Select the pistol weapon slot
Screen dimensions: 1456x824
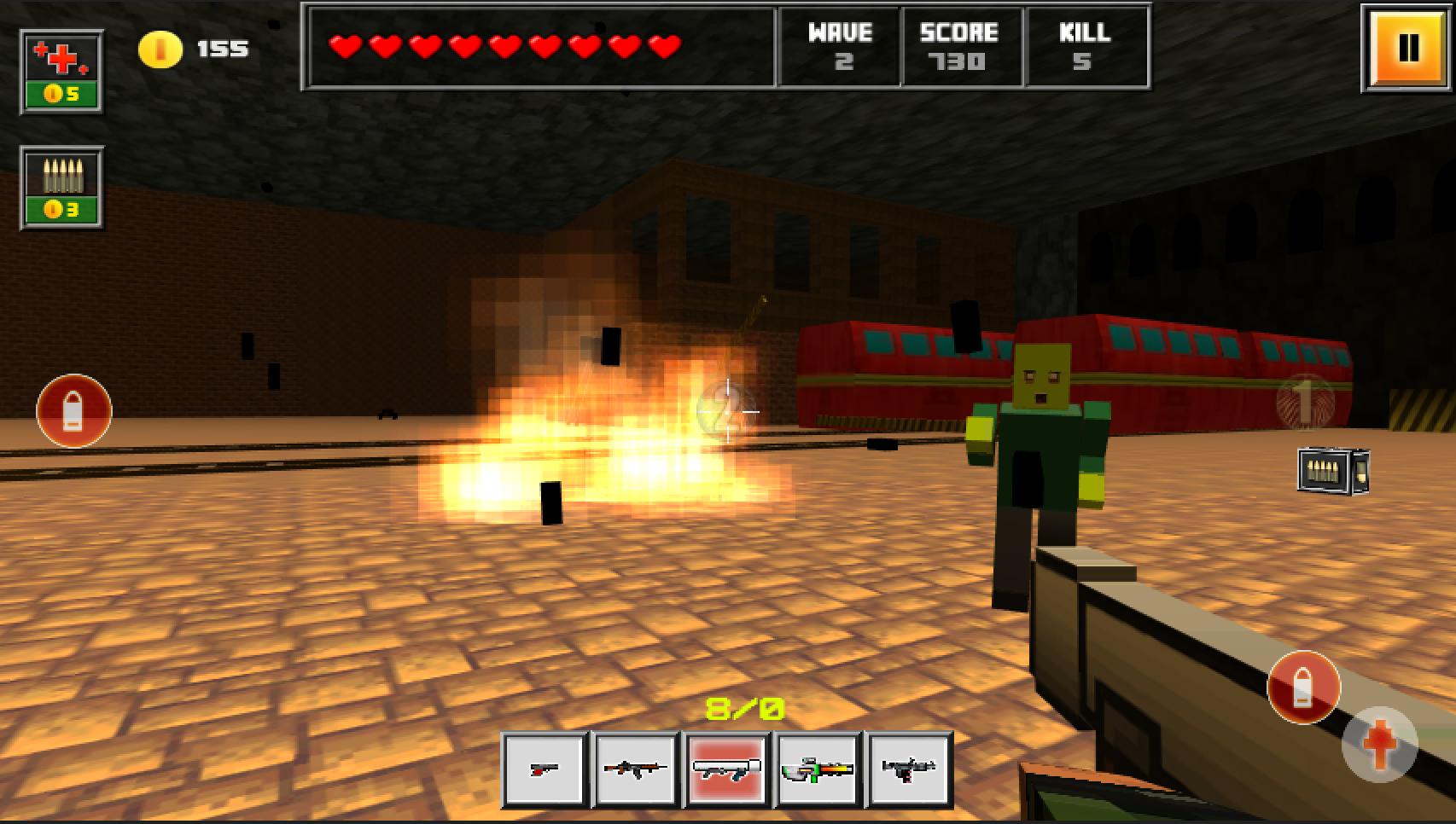click(x=546, y=768)
